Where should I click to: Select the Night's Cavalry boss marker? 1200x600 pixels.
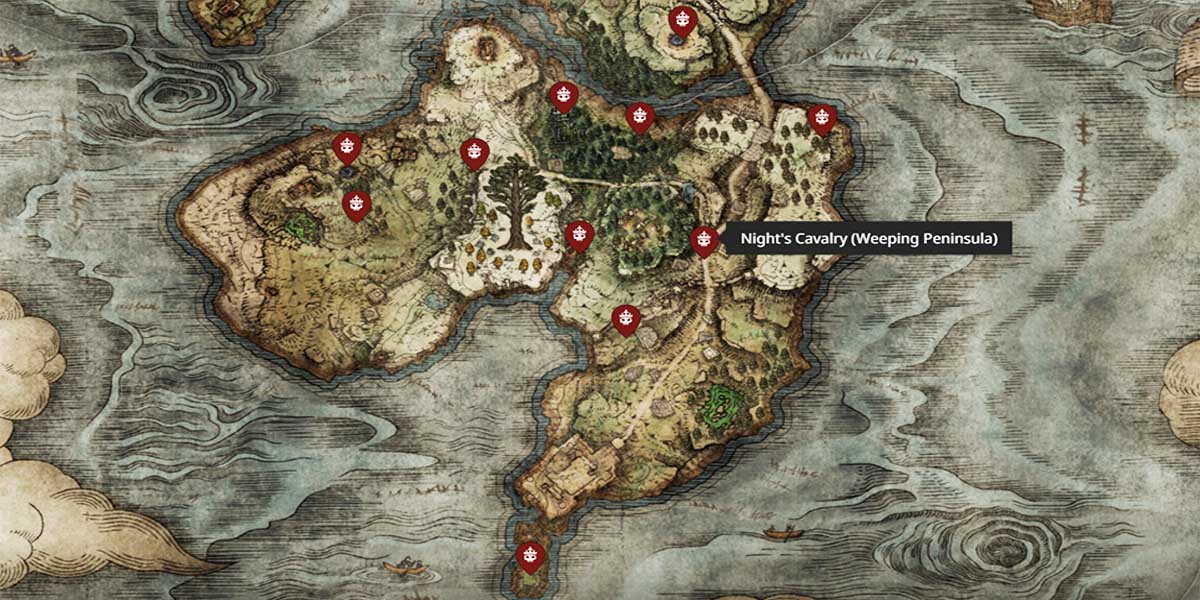[704, 240]
